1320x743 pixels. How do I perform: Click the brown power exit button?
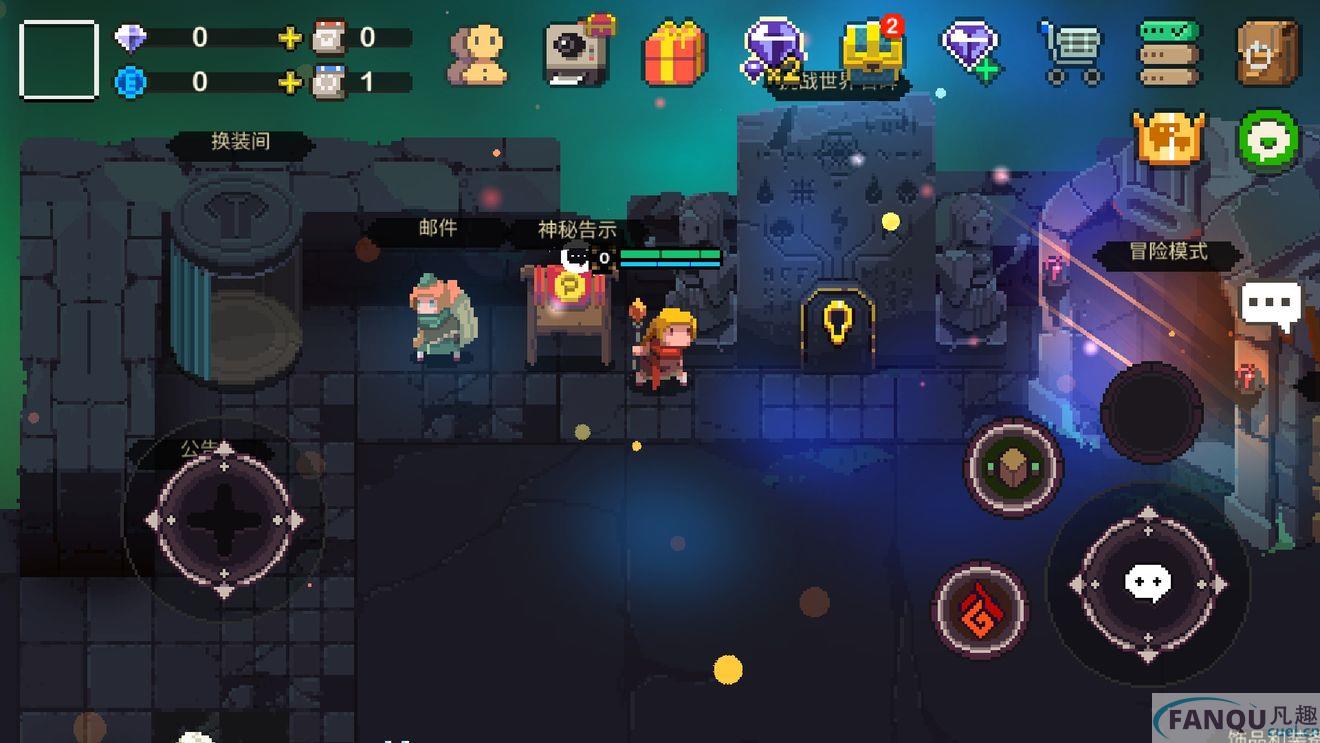point(1267,52)
